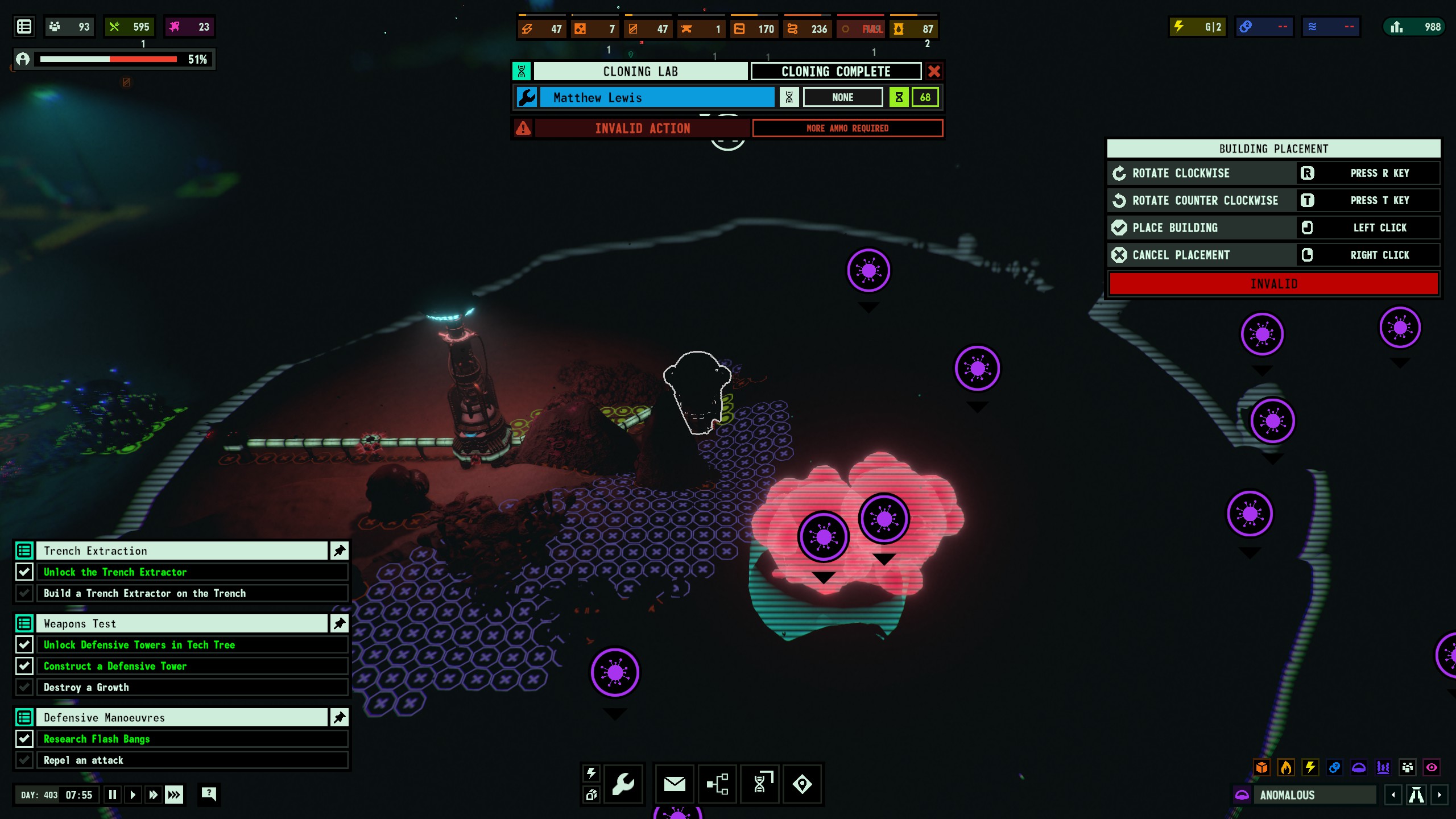Pin the Weapons Test objective
Image resolution: width=1456 pixels, height=819 pixels.
[x=340, y=623]
